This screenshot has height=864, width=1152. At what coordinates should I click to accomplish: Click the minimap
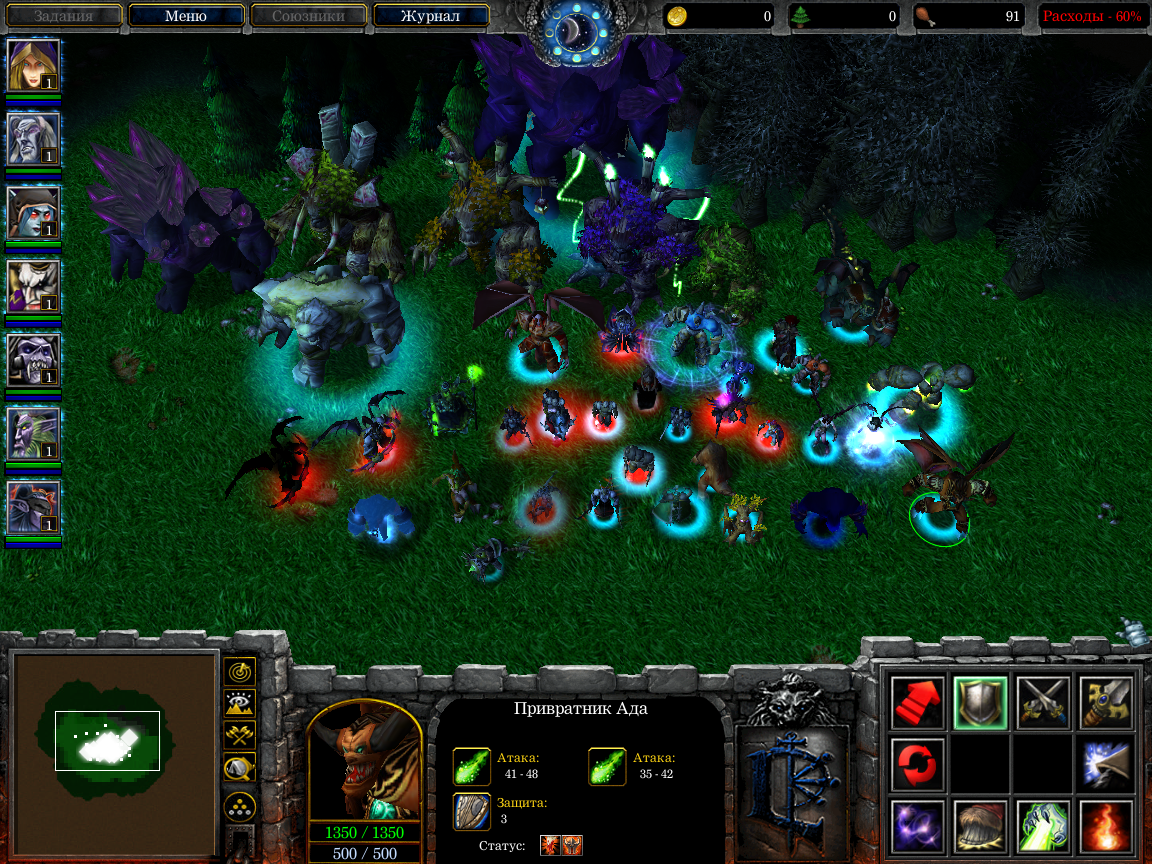(114, 739)
